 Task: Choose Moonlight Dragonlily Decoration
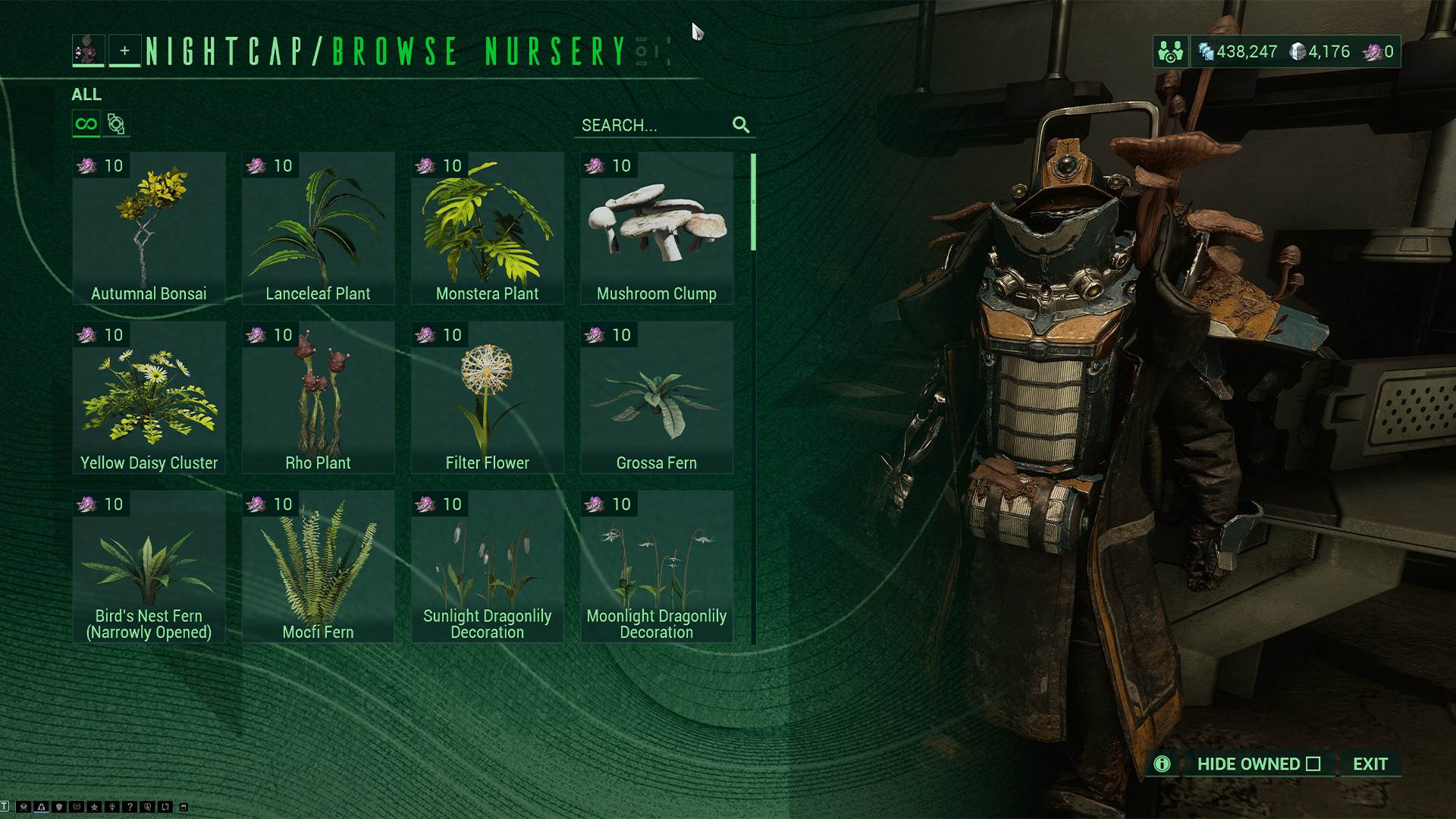point(657,566)
